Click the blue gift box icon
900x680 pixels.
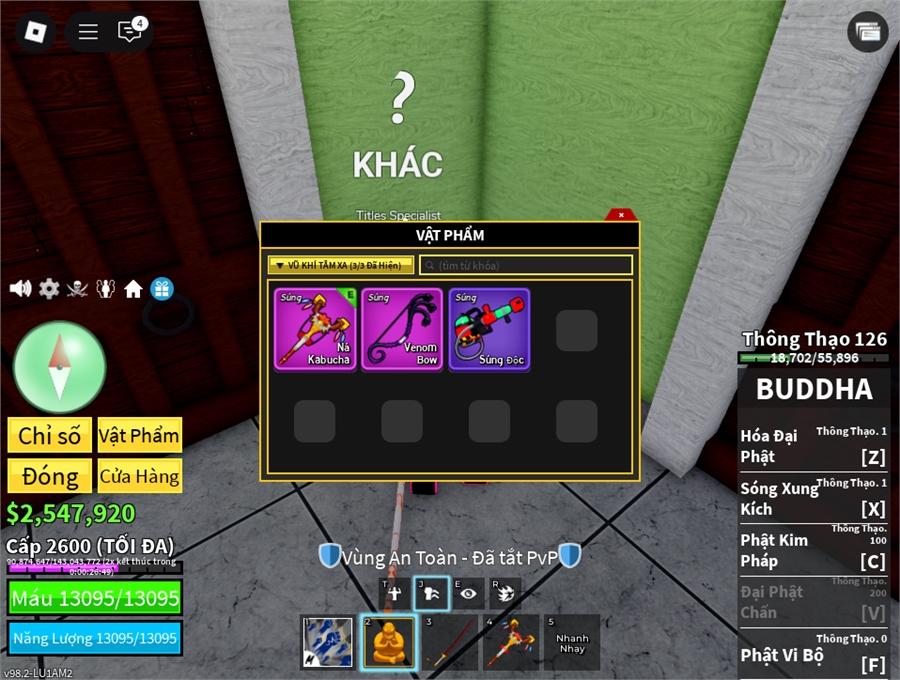[162, 289]
